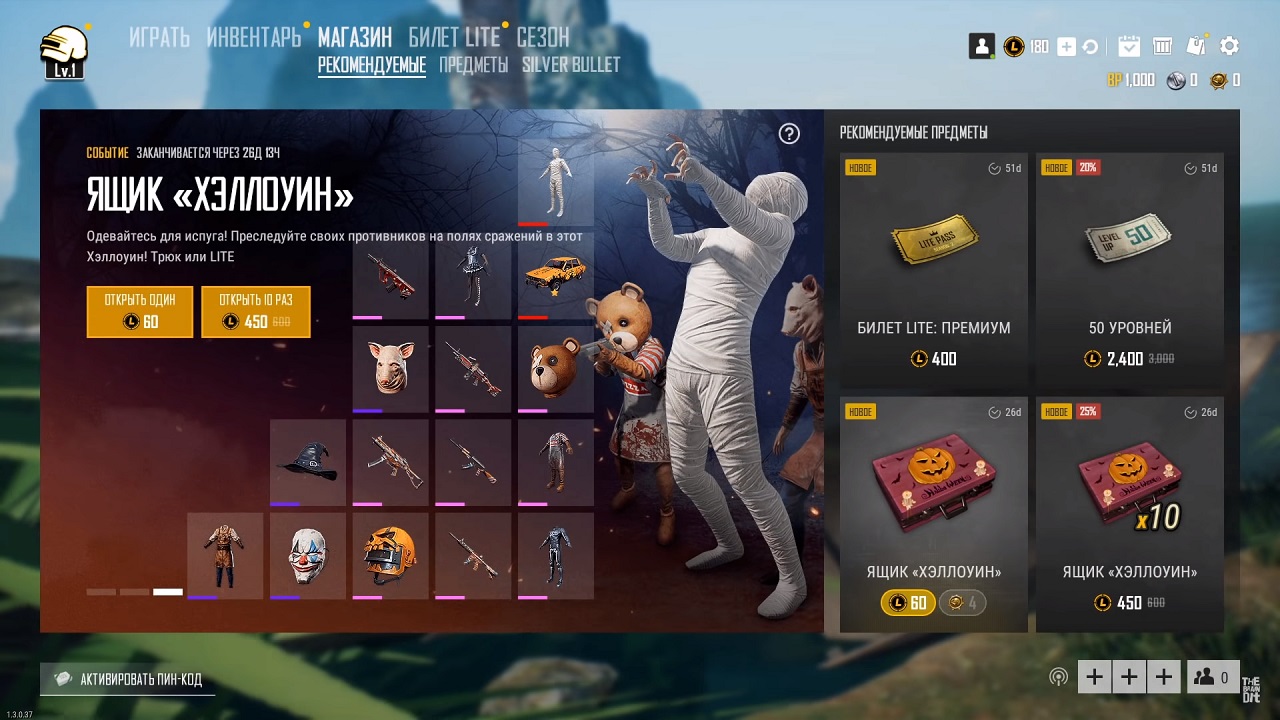The width and height of the screenshot is (1280, 720).
Task: Choose ОТКРЫТЬ 10 РАЗ for 450
Action: [x=256, y=311]
